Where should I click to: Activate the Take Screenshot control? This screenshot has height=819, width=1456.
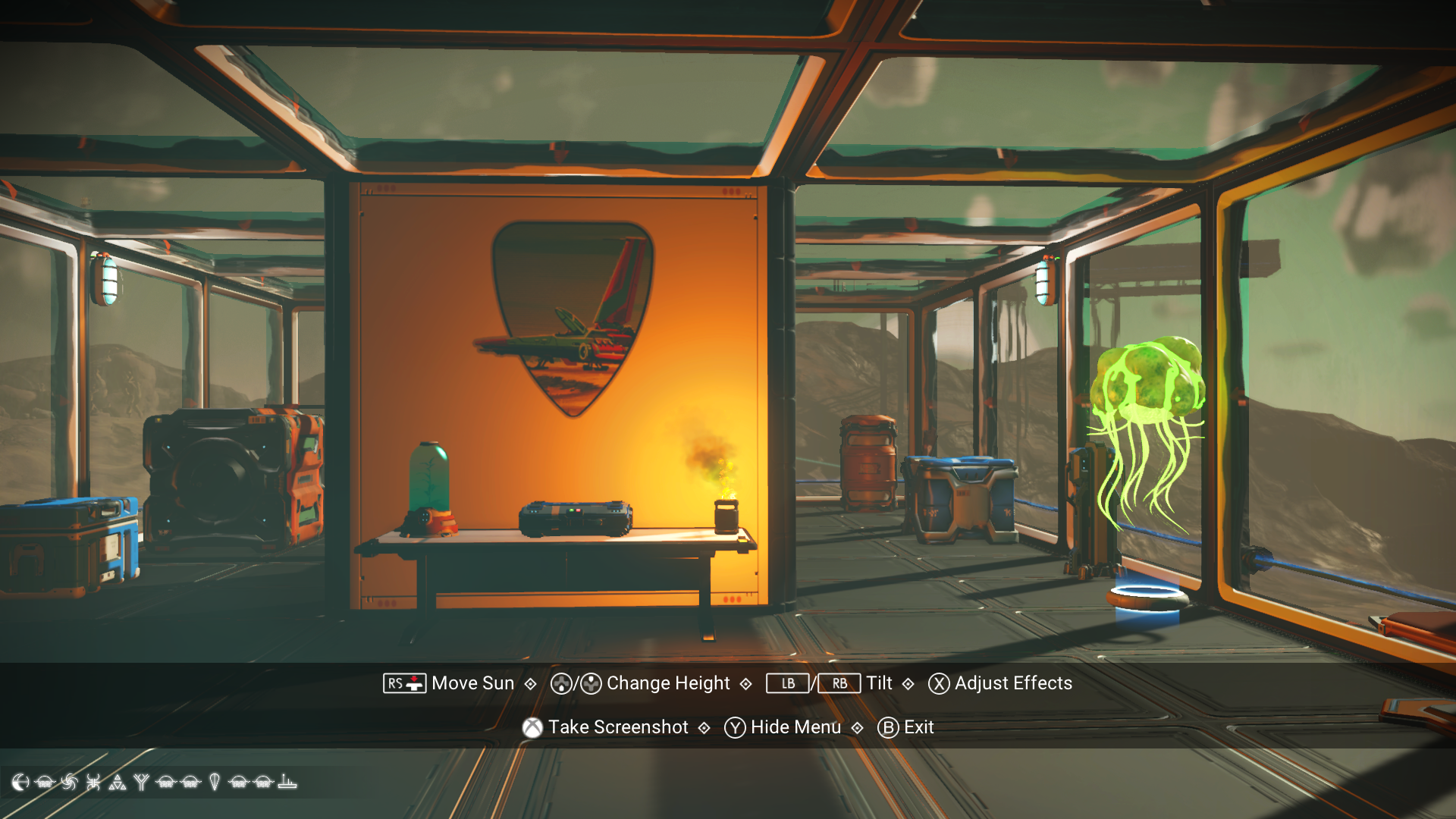click(x=619, y=727)
